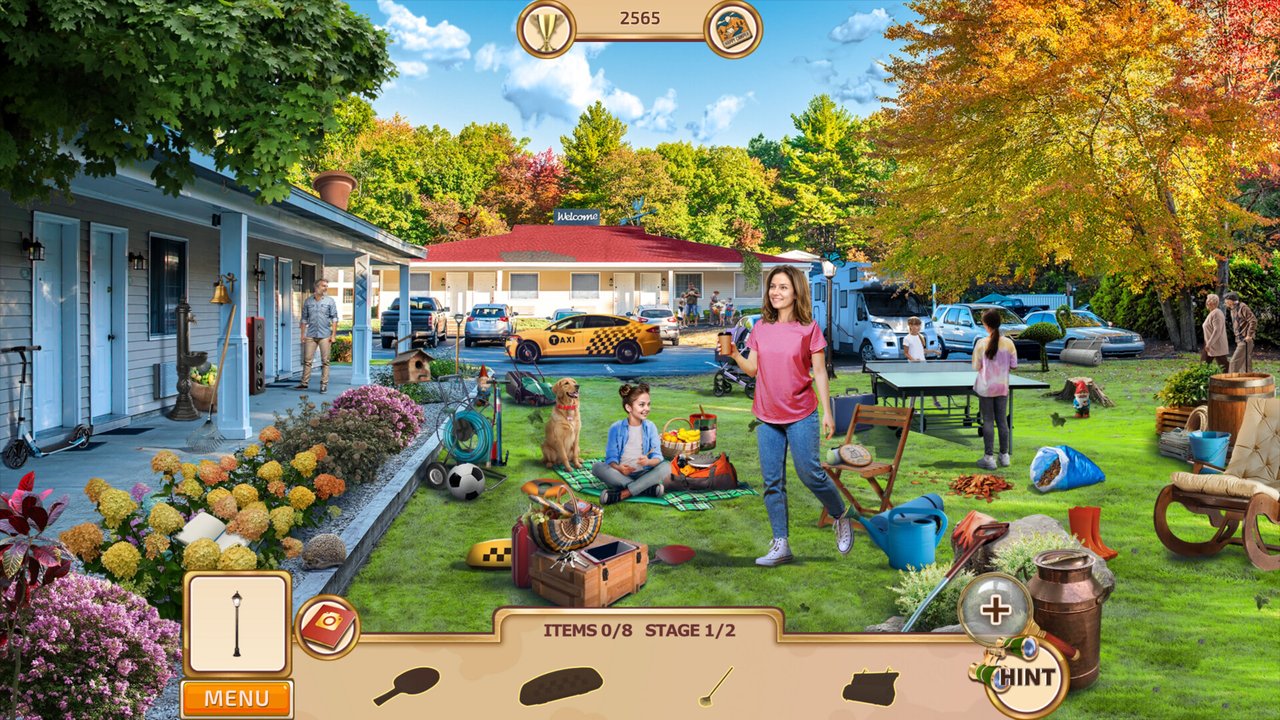Screen dimensions: 1280x720
Task: Select the bread loaf silhouette in the item list
Action: pyautogui.click(x=560, y=686)
